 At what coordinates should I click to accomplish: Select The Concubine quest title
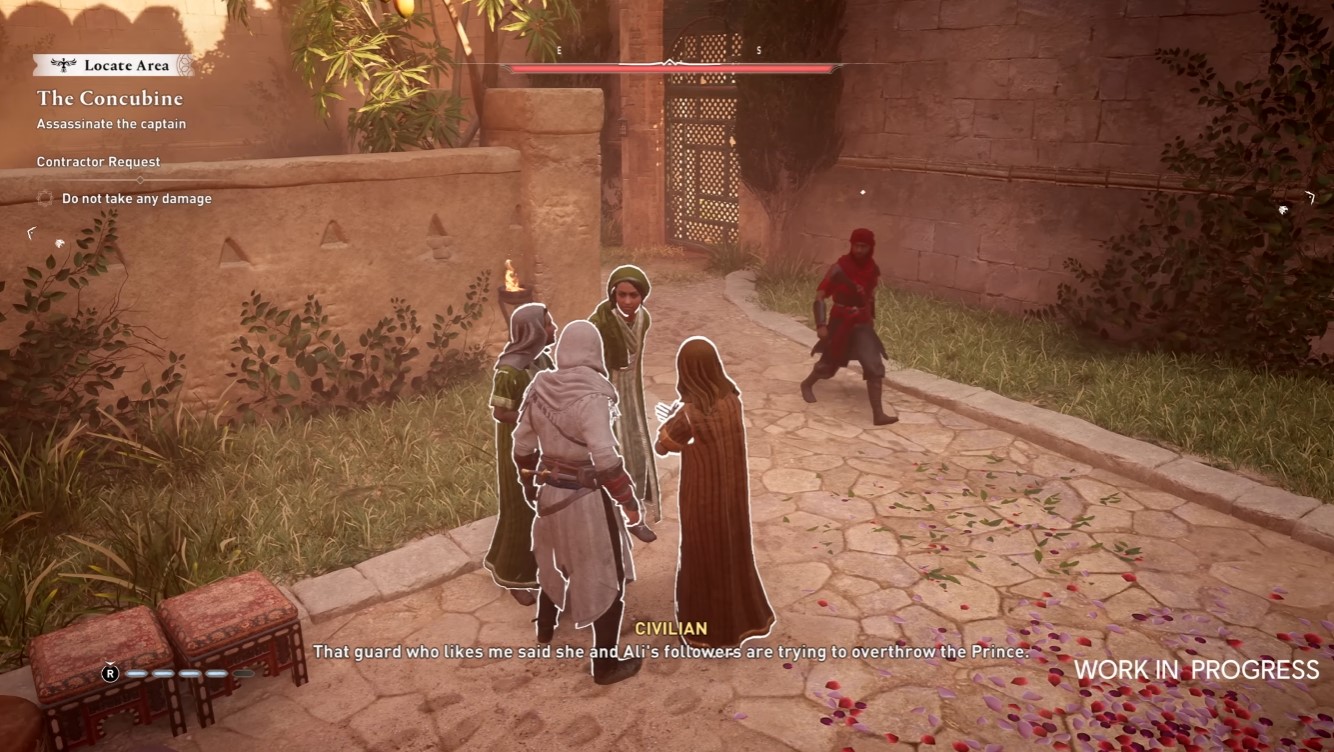tap(110, 98)
